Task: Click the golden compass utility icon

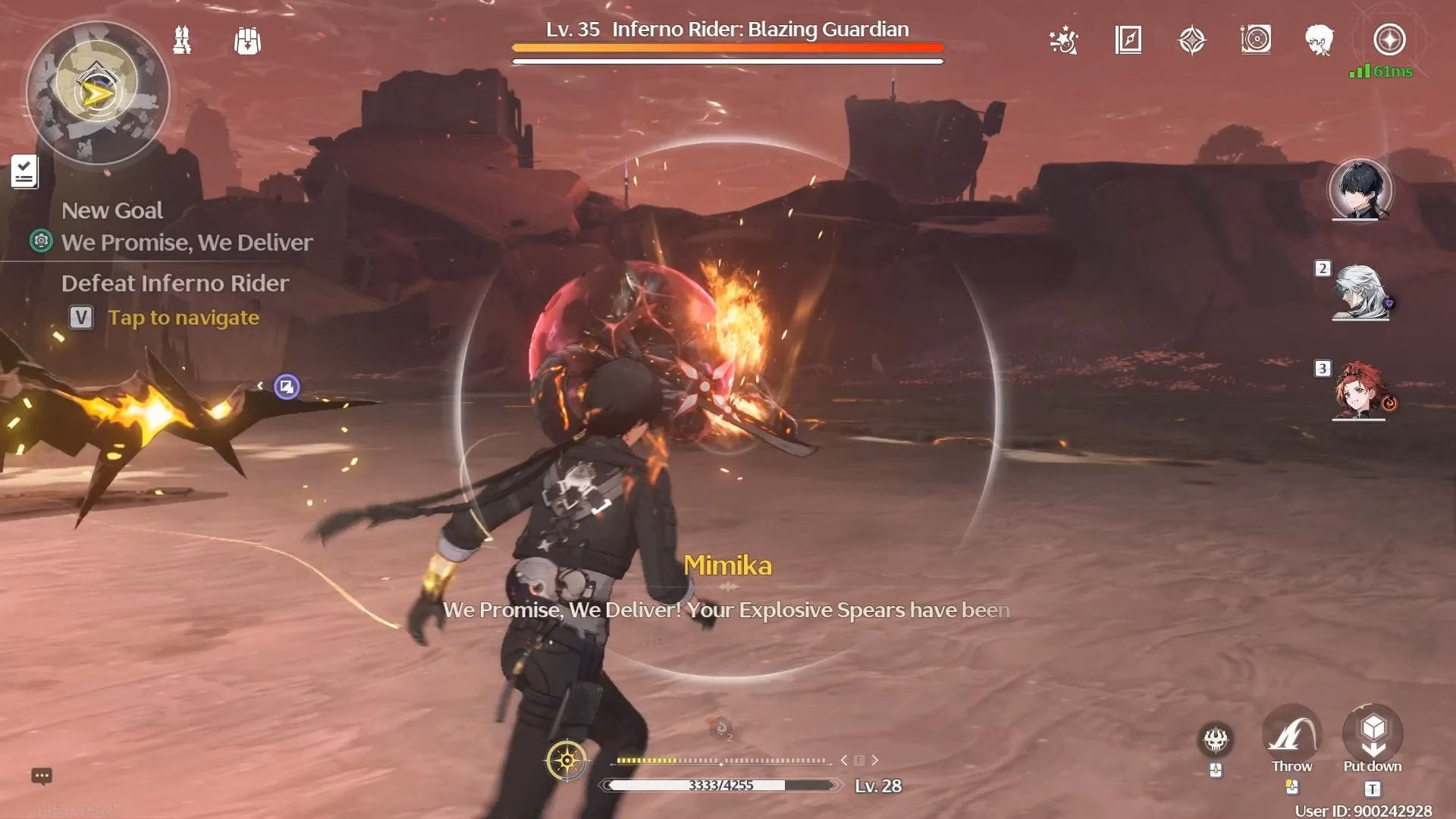Action: 566,760
